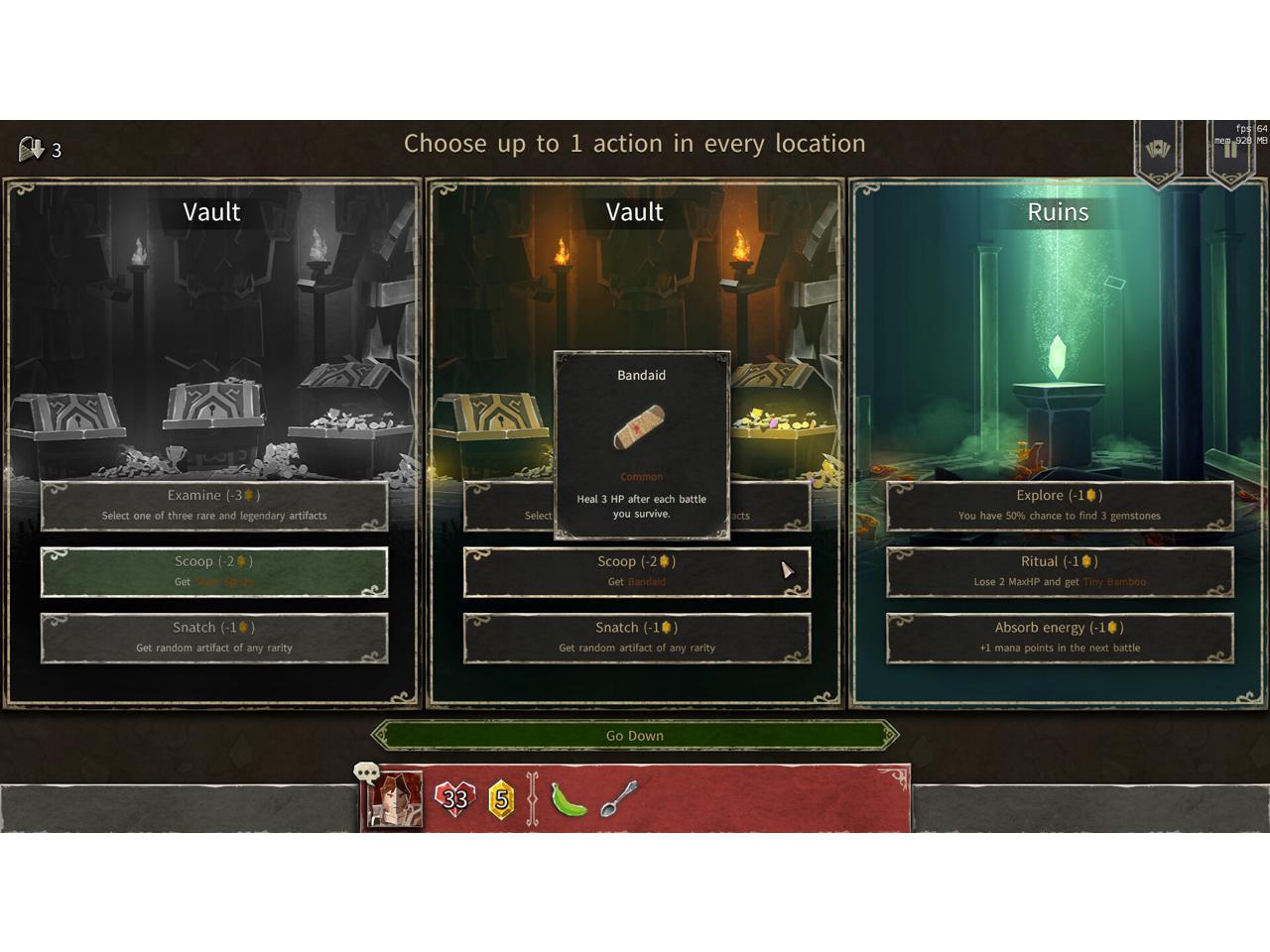
Task: Select Snatch in the greyed-out Vault
Action: click(213, 637)
